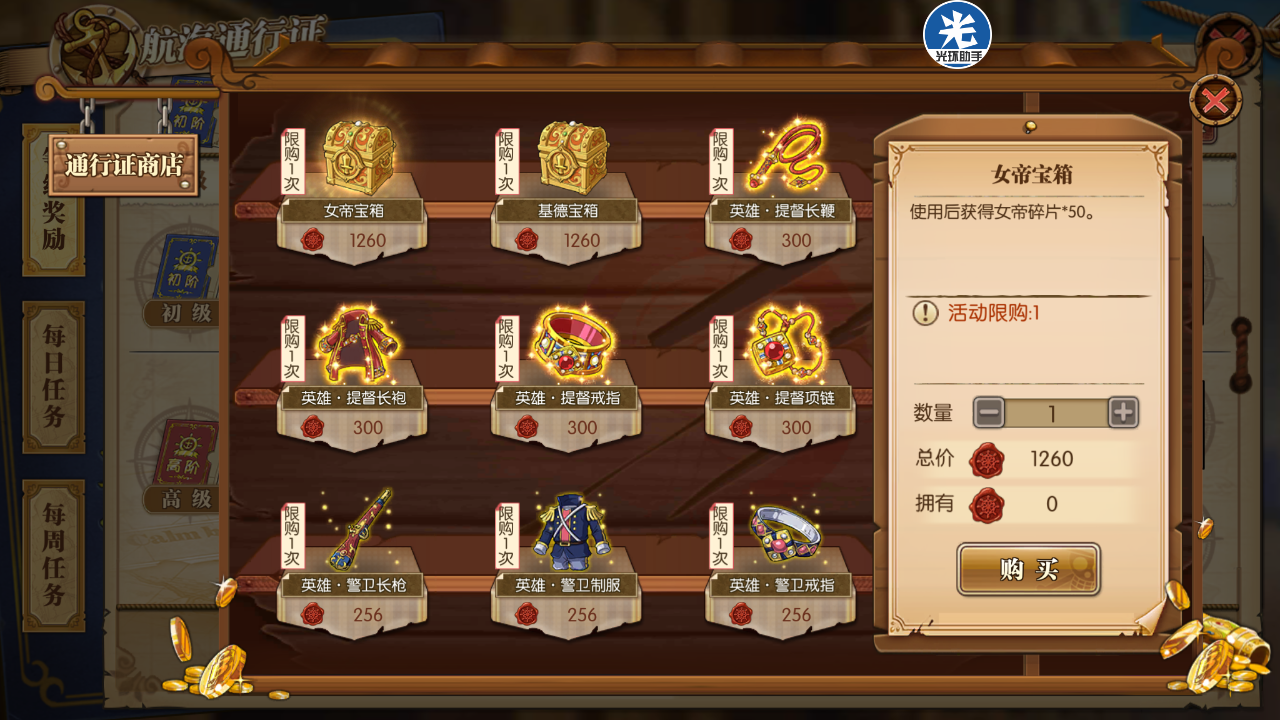Pick the 英雄·提督长袍 robe item
The width and height of the screenshot is (1280, 720).
[354, 351]
